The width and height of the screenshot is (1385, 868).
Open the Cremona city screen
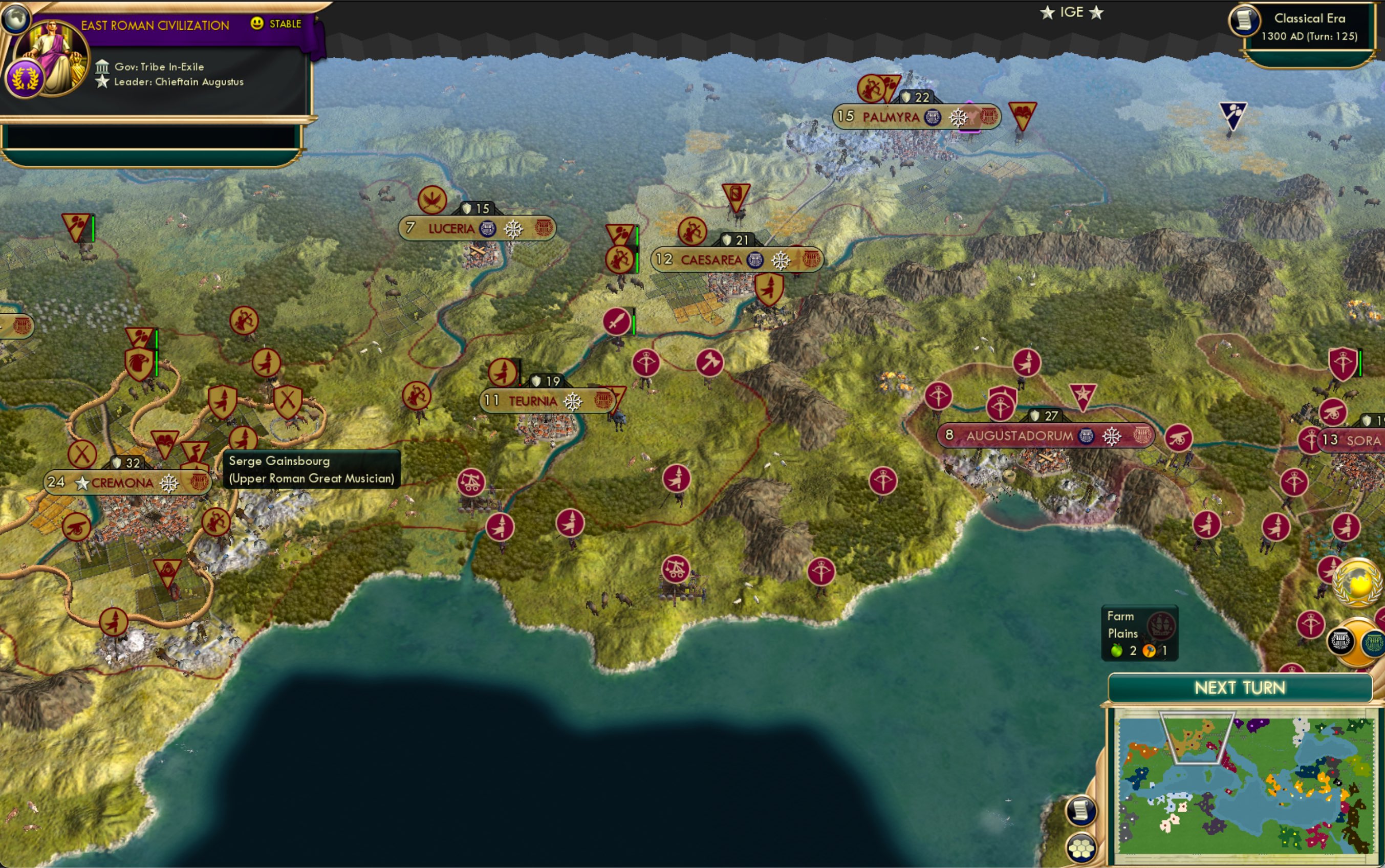click(122, 482)
